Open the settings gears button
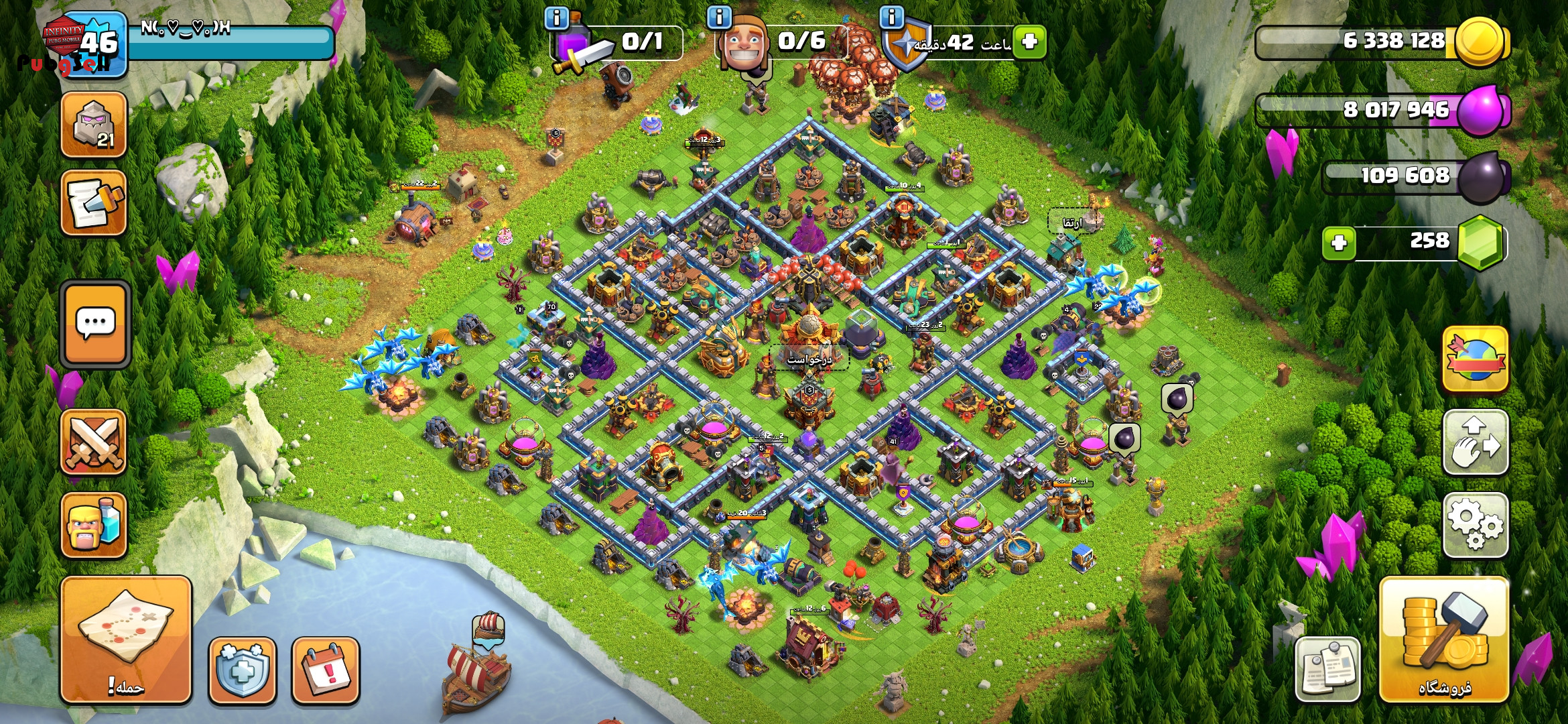1568x724 pixels. pos(1475,525)
